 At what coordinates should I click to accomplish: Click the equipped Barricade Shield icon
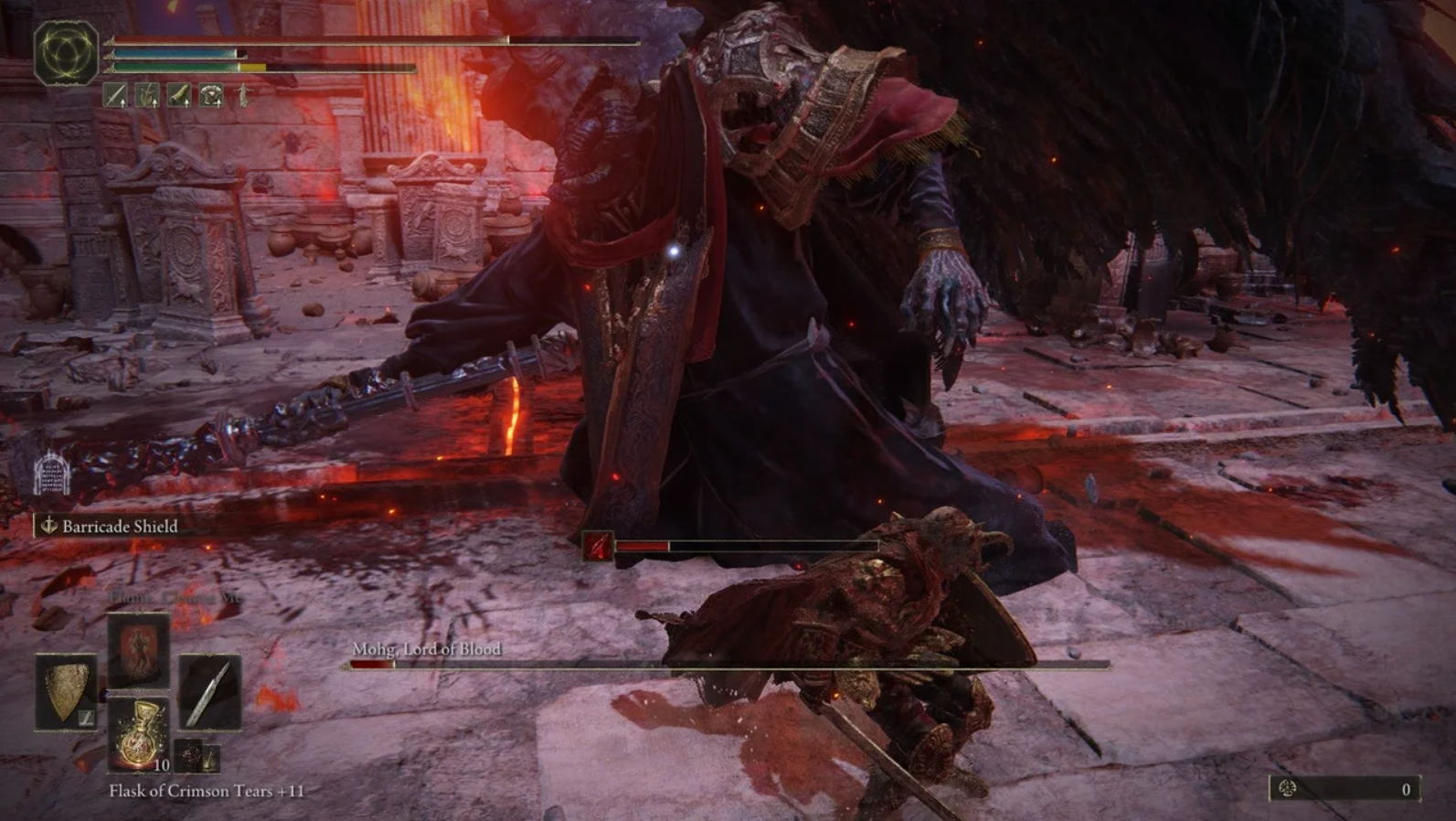67,691
